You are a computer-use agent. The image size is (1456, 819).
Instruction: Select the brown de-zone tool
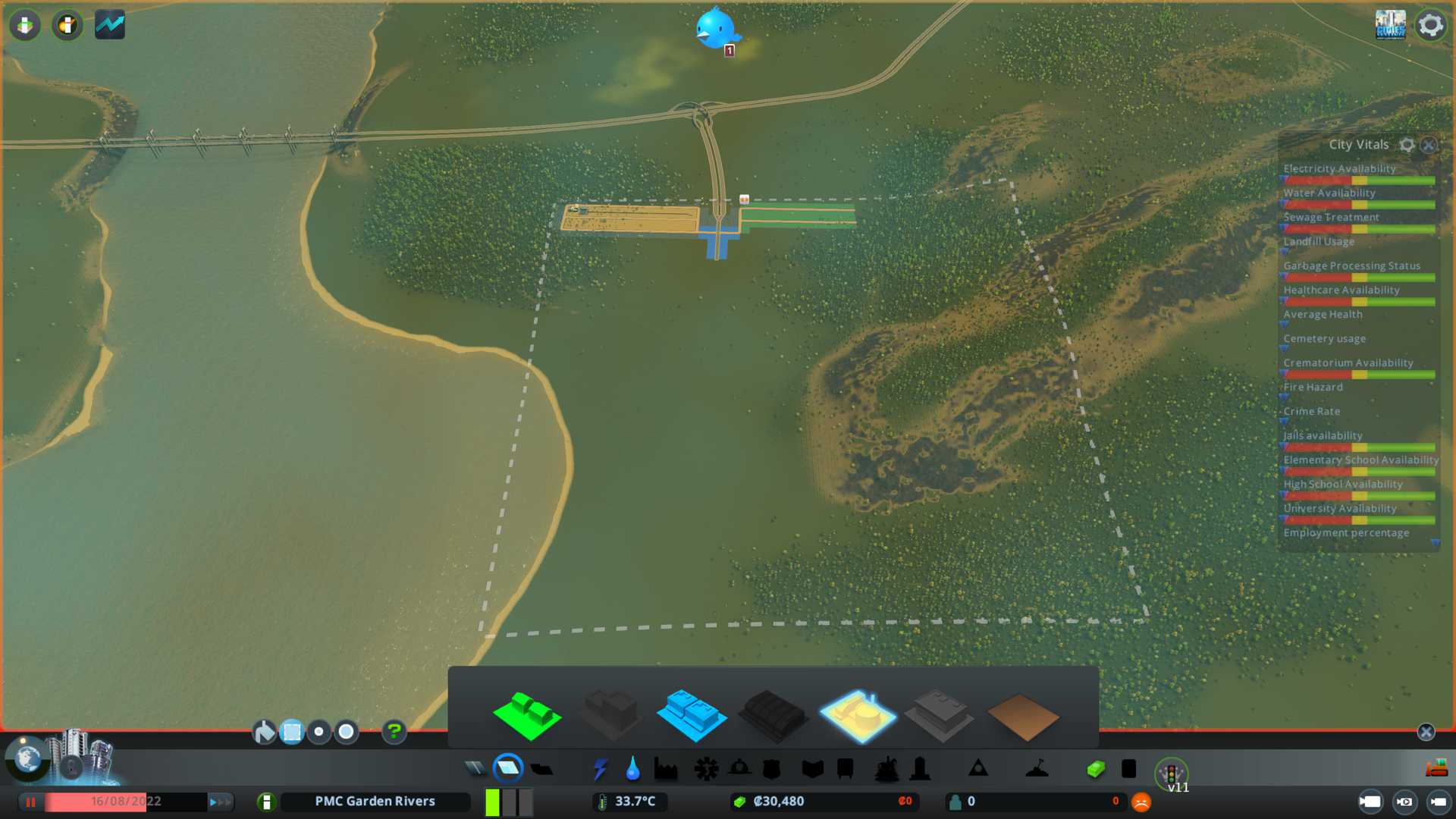(1022, 717)
